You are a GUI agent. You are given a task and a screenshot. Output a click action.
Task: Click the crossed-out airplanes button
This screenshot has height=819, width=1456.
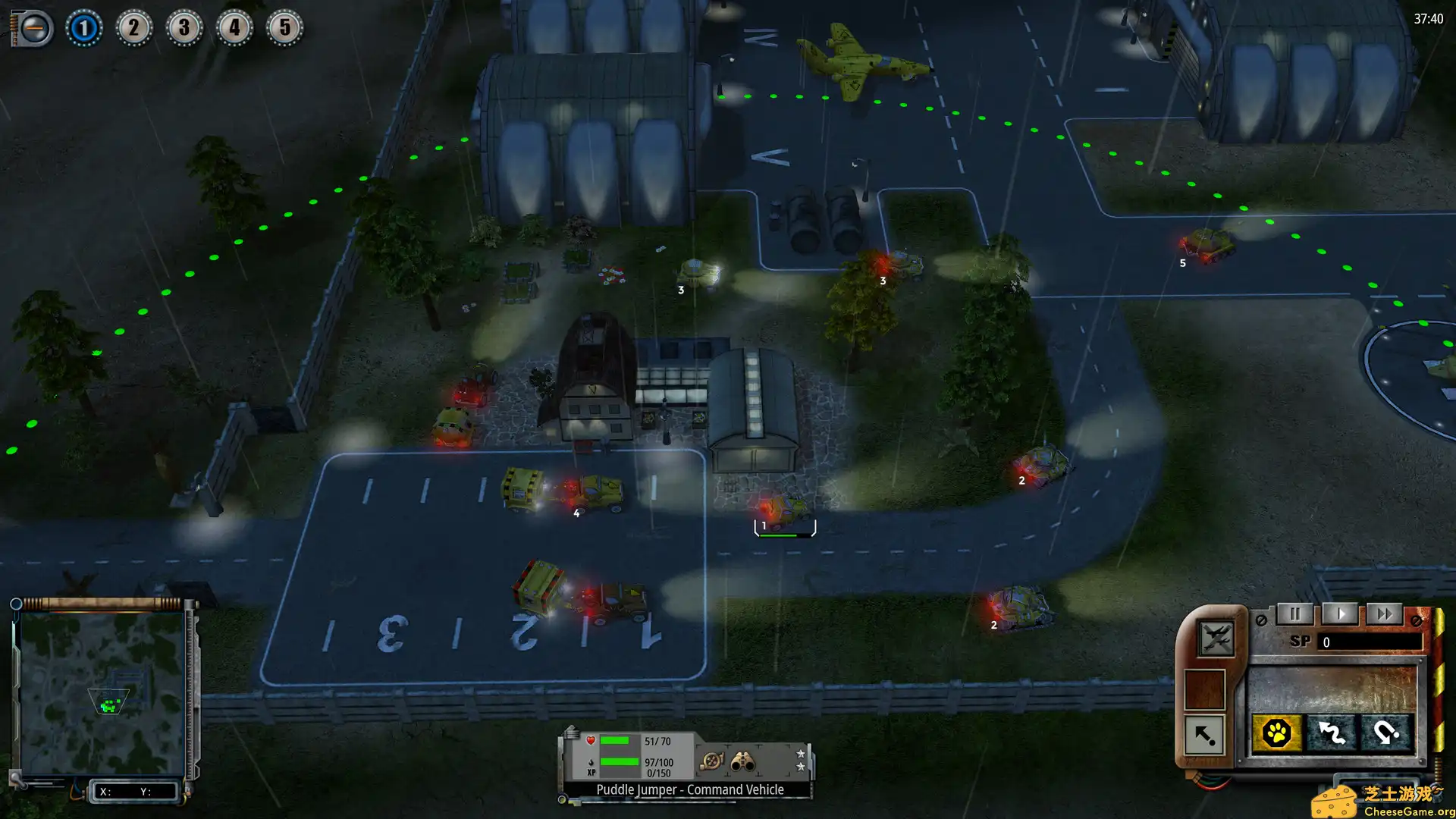point(1216,638)
